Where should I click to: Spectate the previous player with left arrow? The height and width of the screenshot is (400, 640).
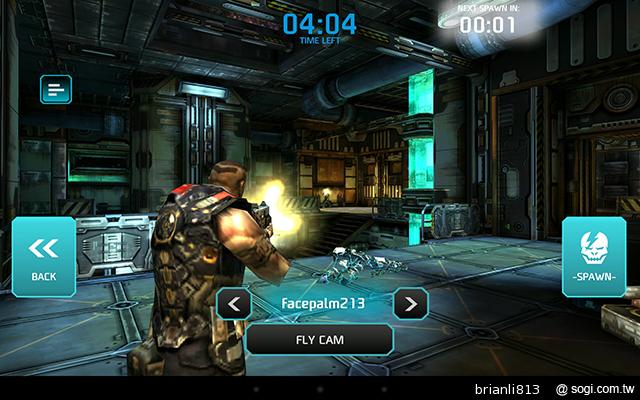click(234, 303)
